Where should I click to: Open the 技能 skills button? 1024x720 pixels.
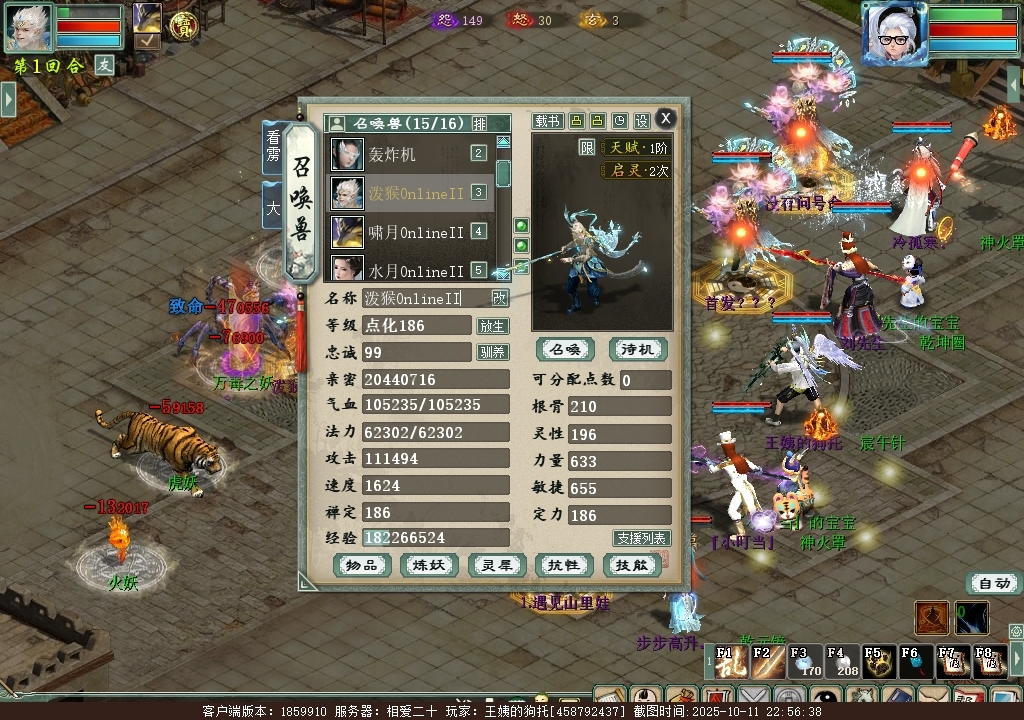point(633,565)
